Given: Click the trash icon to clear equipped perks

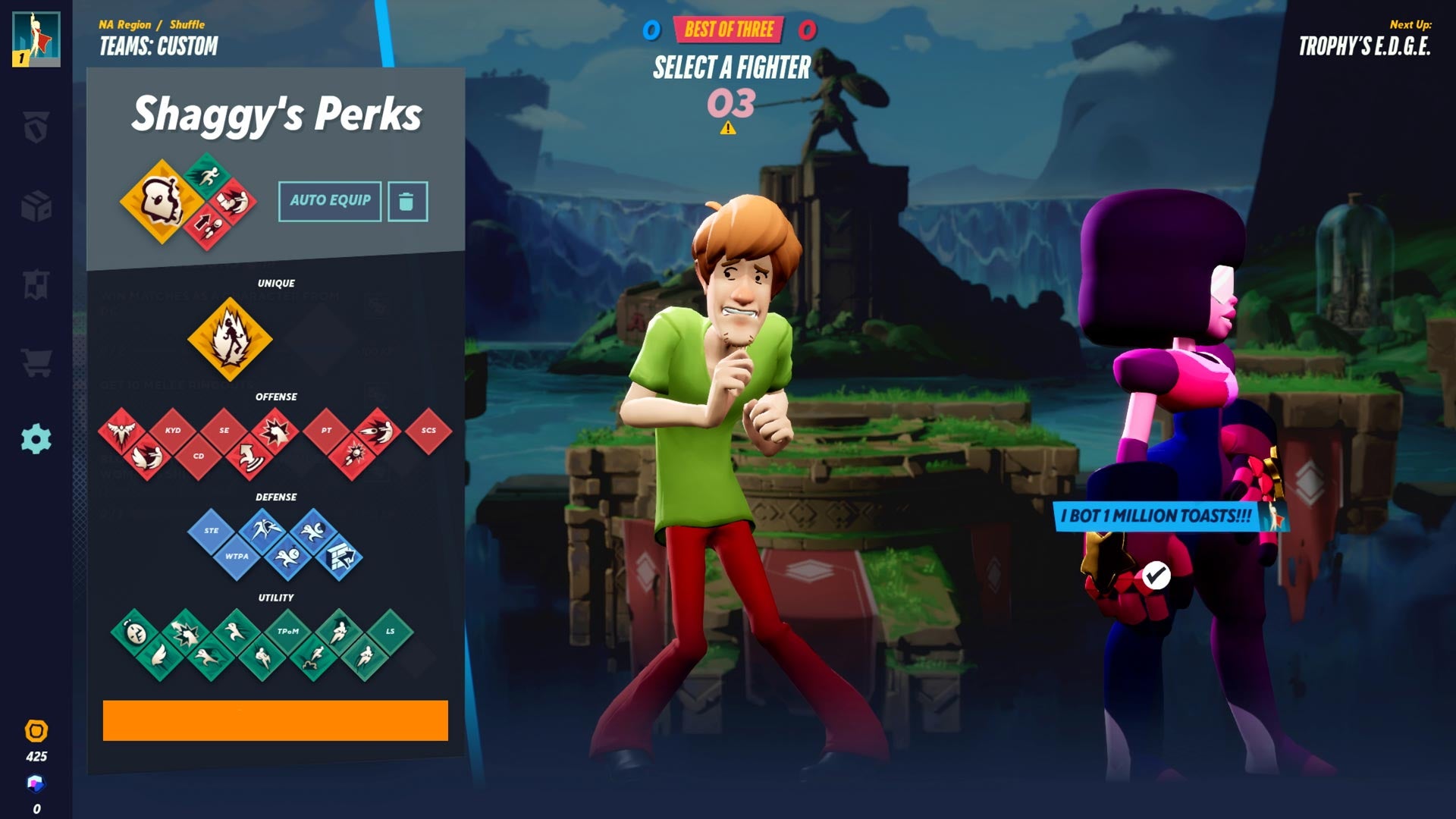Looking at the screenshot, I should [407, 200].
